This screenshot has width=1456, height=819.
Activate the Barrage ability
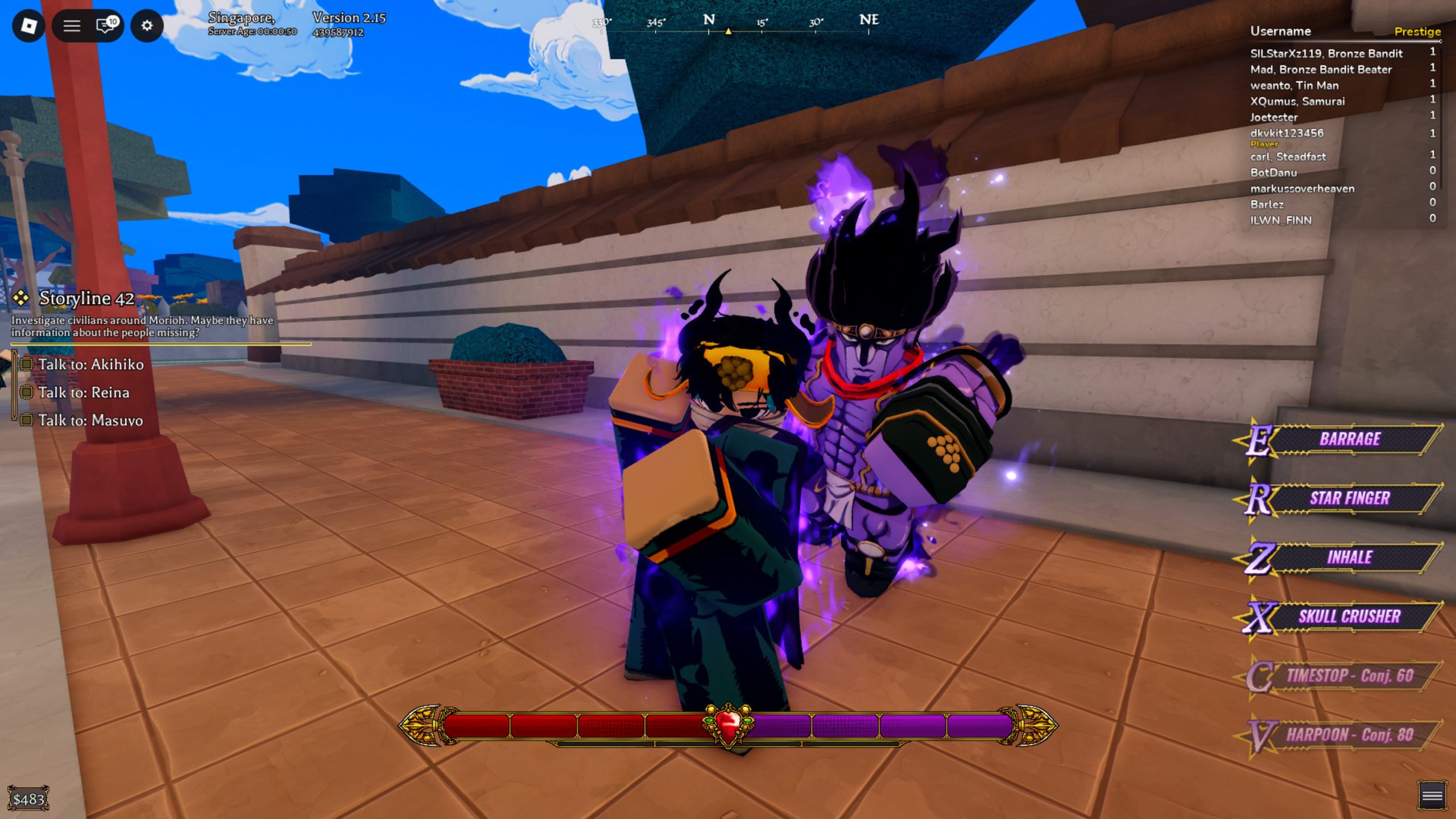tap(1349, 439)
